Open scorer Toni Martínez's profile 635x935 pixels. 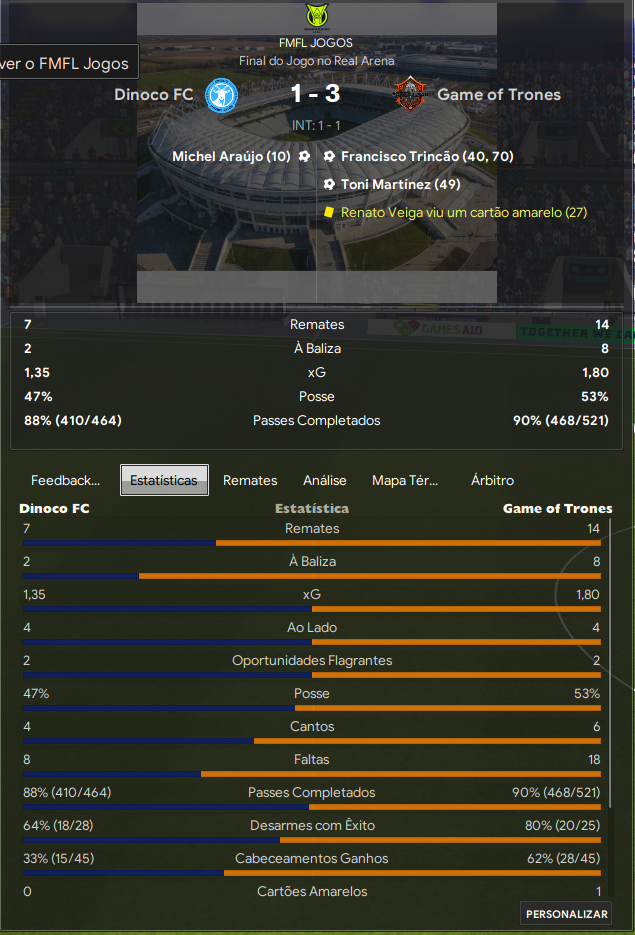[x=400, y=184]
